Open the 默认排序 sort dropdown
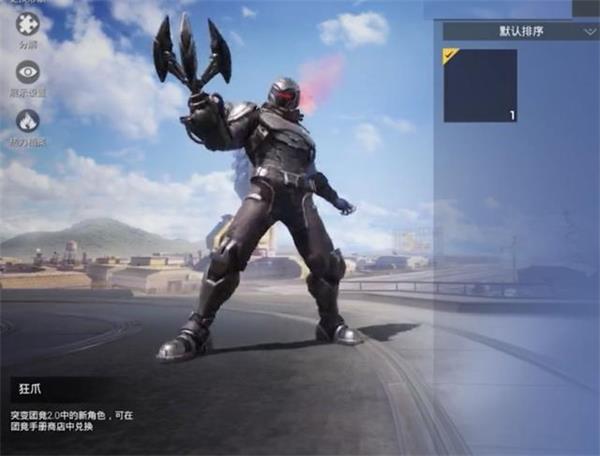 pyautogui.click(x=520, y=31)
